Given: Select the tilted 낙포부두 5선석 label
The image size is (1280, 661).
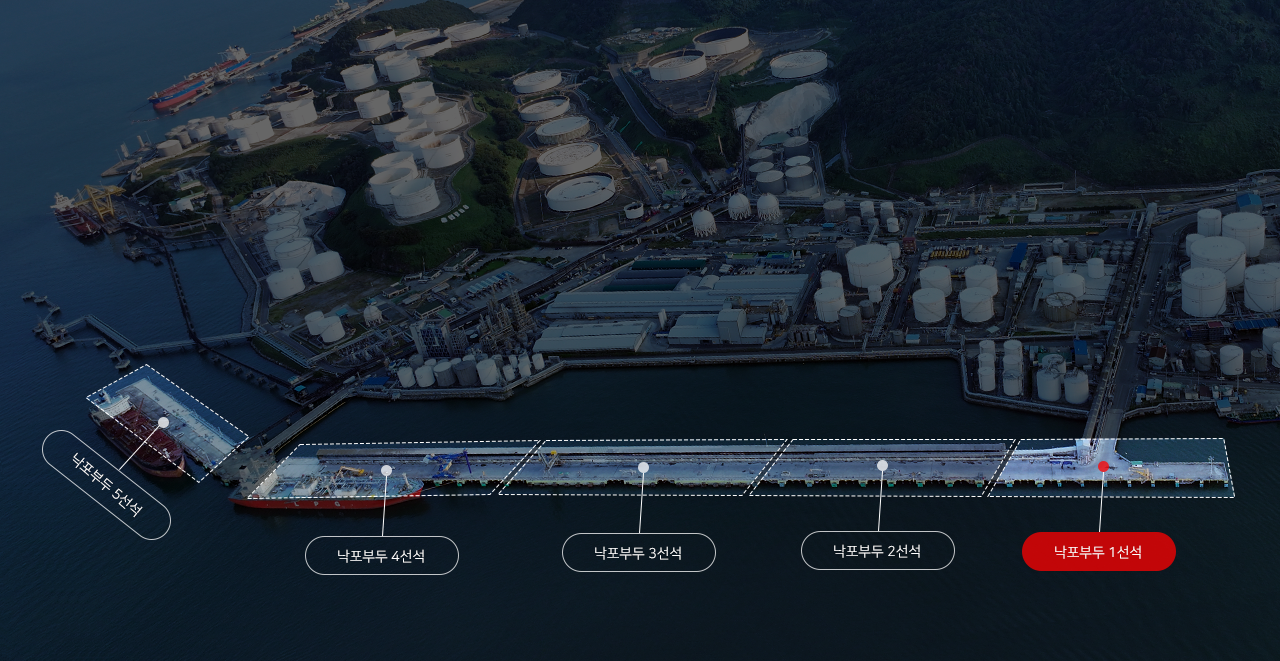Looking at the screenshot, I should coord(106,485).
